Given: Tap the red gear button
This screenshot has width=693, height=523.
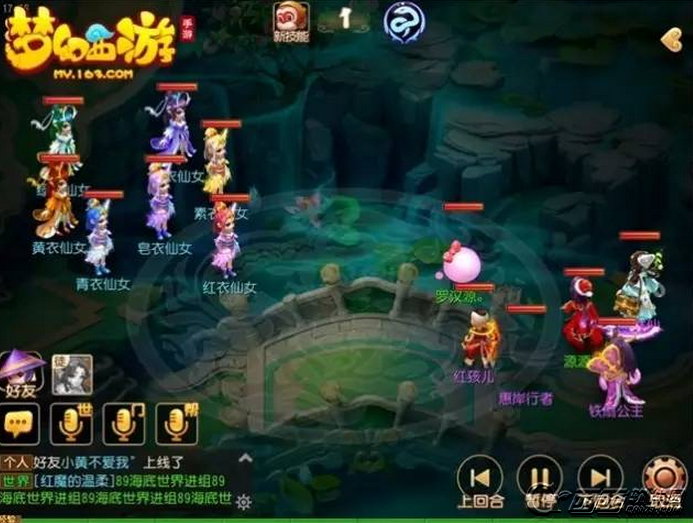Looking at the screenshot, I should 662,478.
